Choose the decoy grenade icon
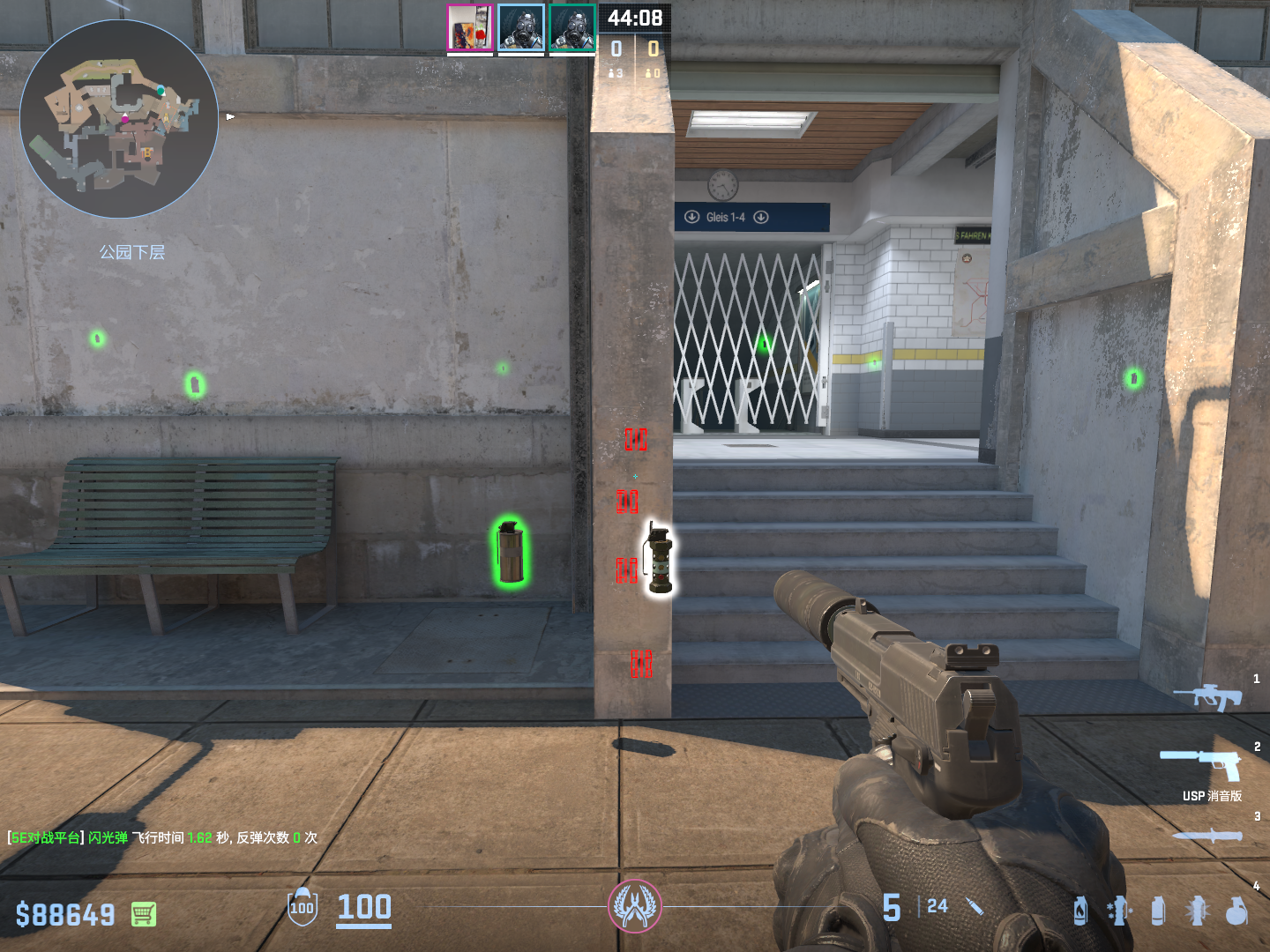The width and height of the screenshot is (1270, 952). (1118, 911)
